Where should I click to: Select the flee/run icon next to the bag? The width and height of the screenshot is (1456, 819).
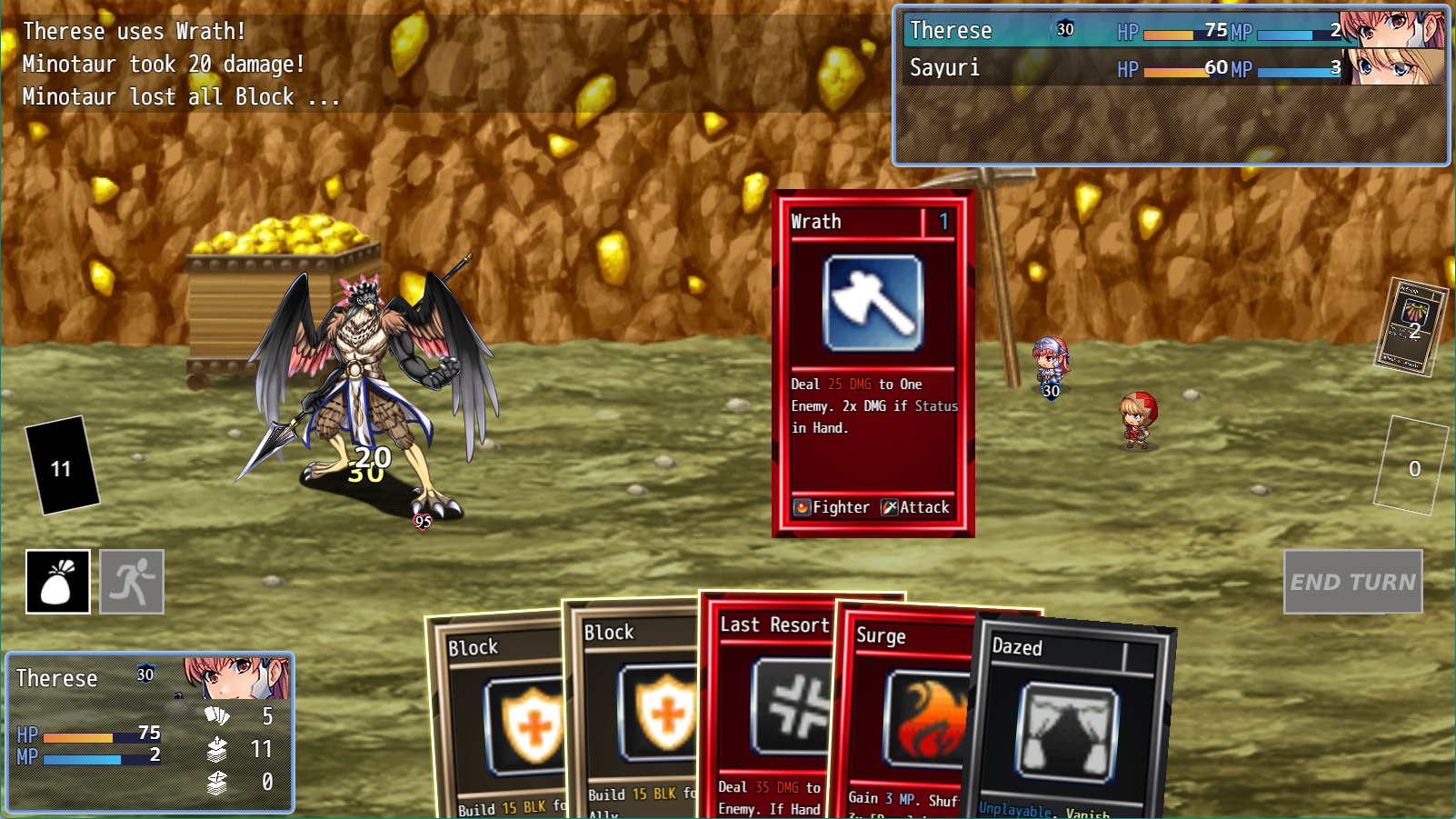(131, 581)
